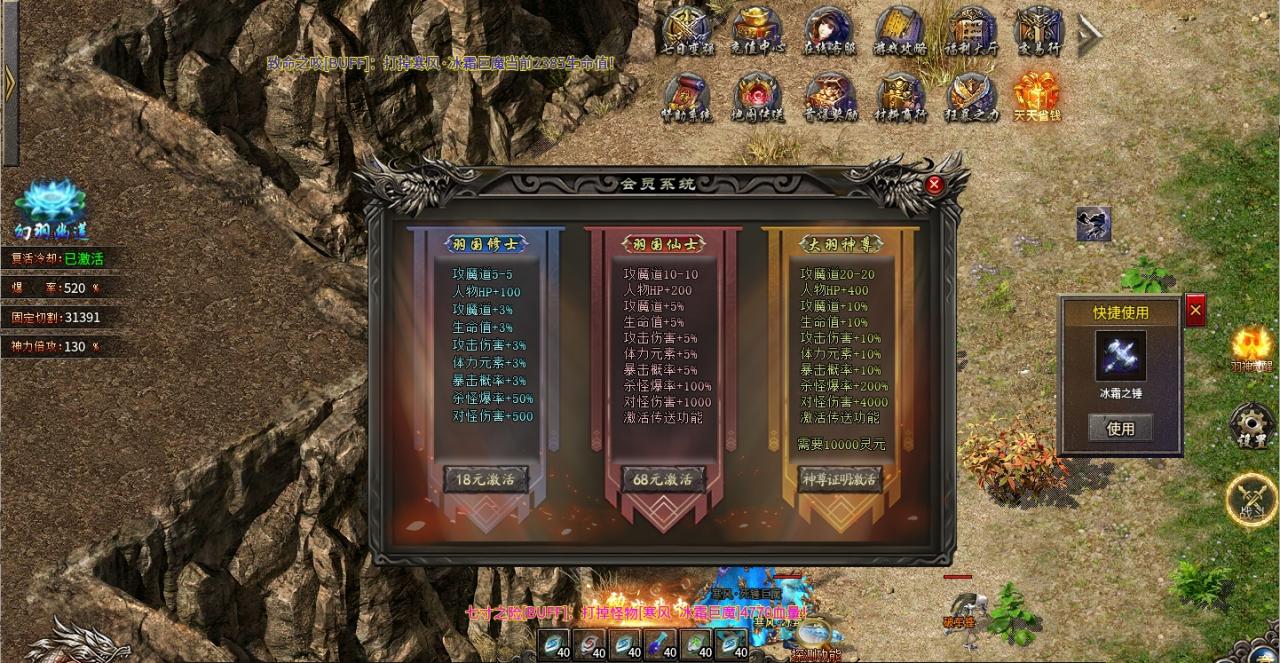Image resolution: width=1280 pixels, height=663 pixels.
Task: Close the 快捷使用 quick-use panel
Action: [x=1196, y=311]
